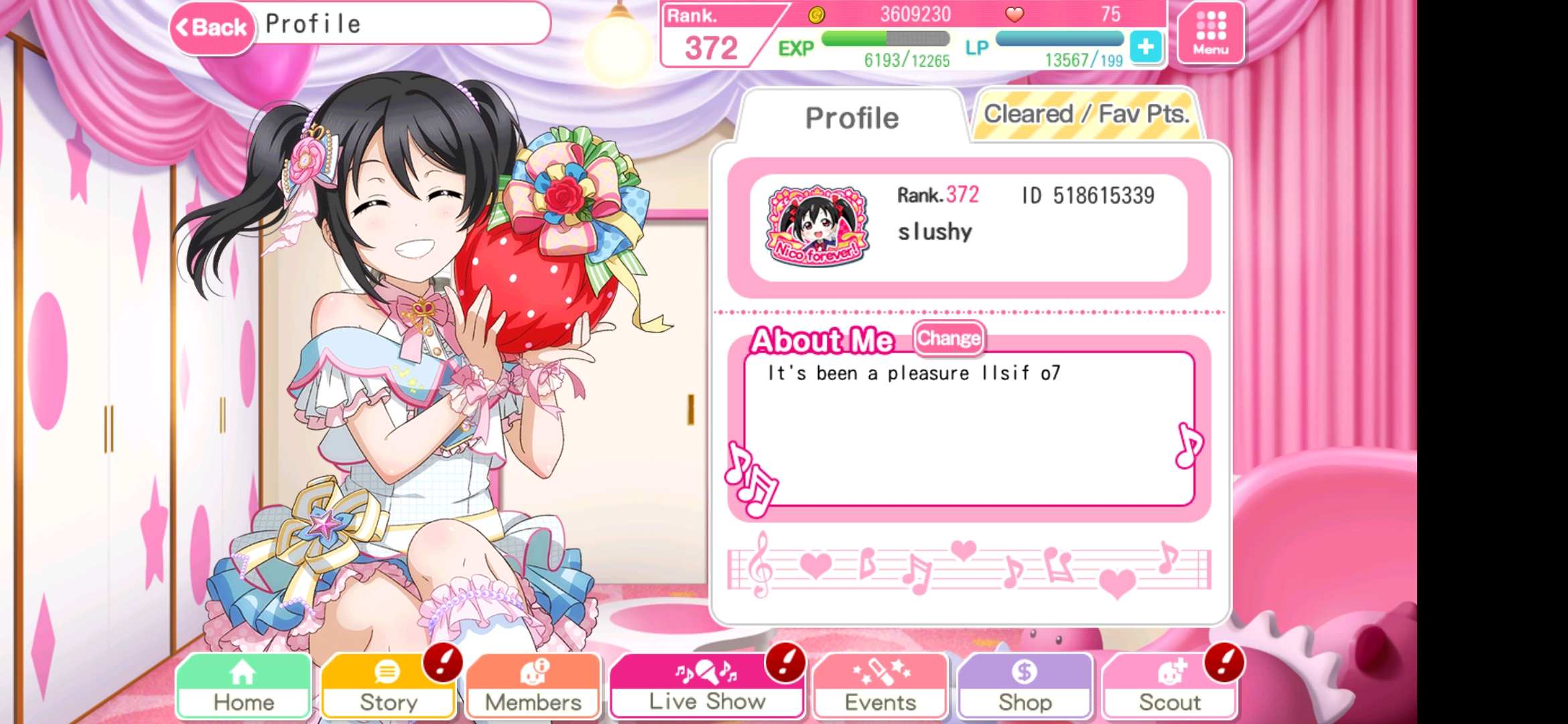The image size is (1568, 724).
Task: Go back using the Back button
Action: 212,27
